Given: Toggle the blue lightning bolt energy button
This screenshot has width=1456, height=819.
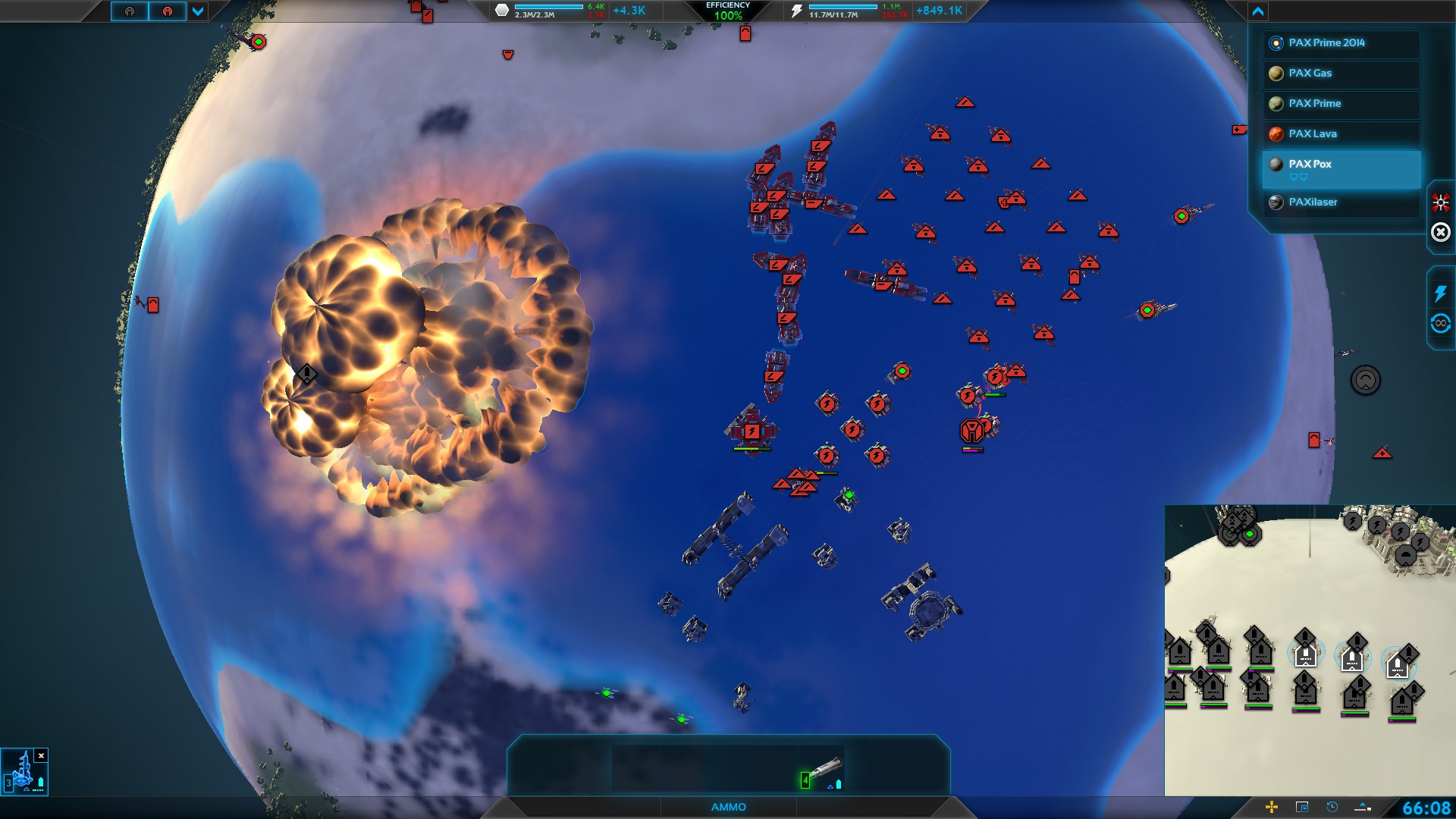Looking at the screenshot, I should coord(1440,293).
